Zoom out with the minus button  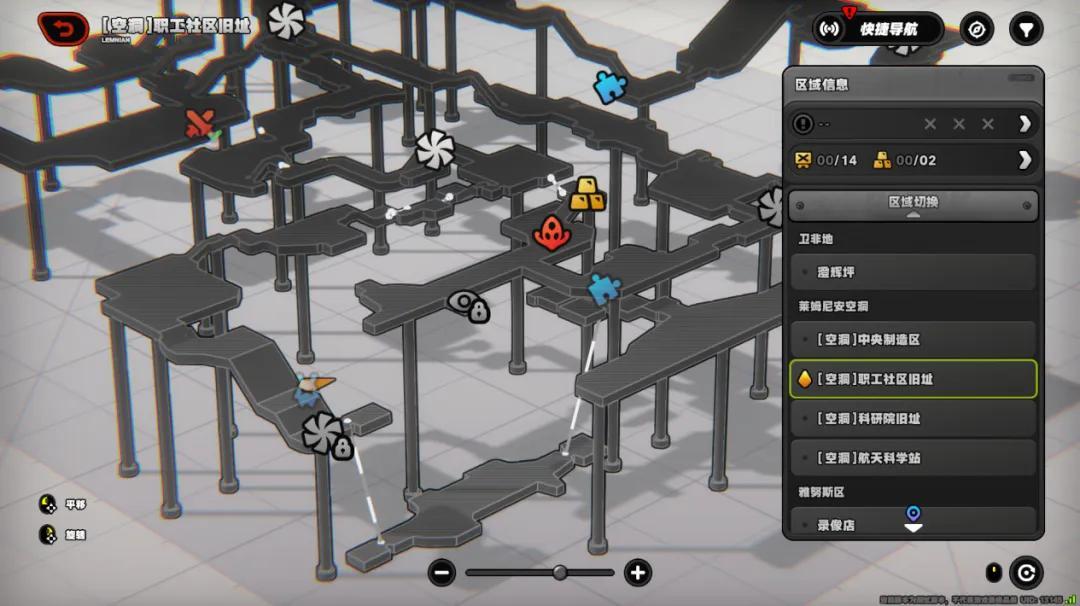(442, 573)
